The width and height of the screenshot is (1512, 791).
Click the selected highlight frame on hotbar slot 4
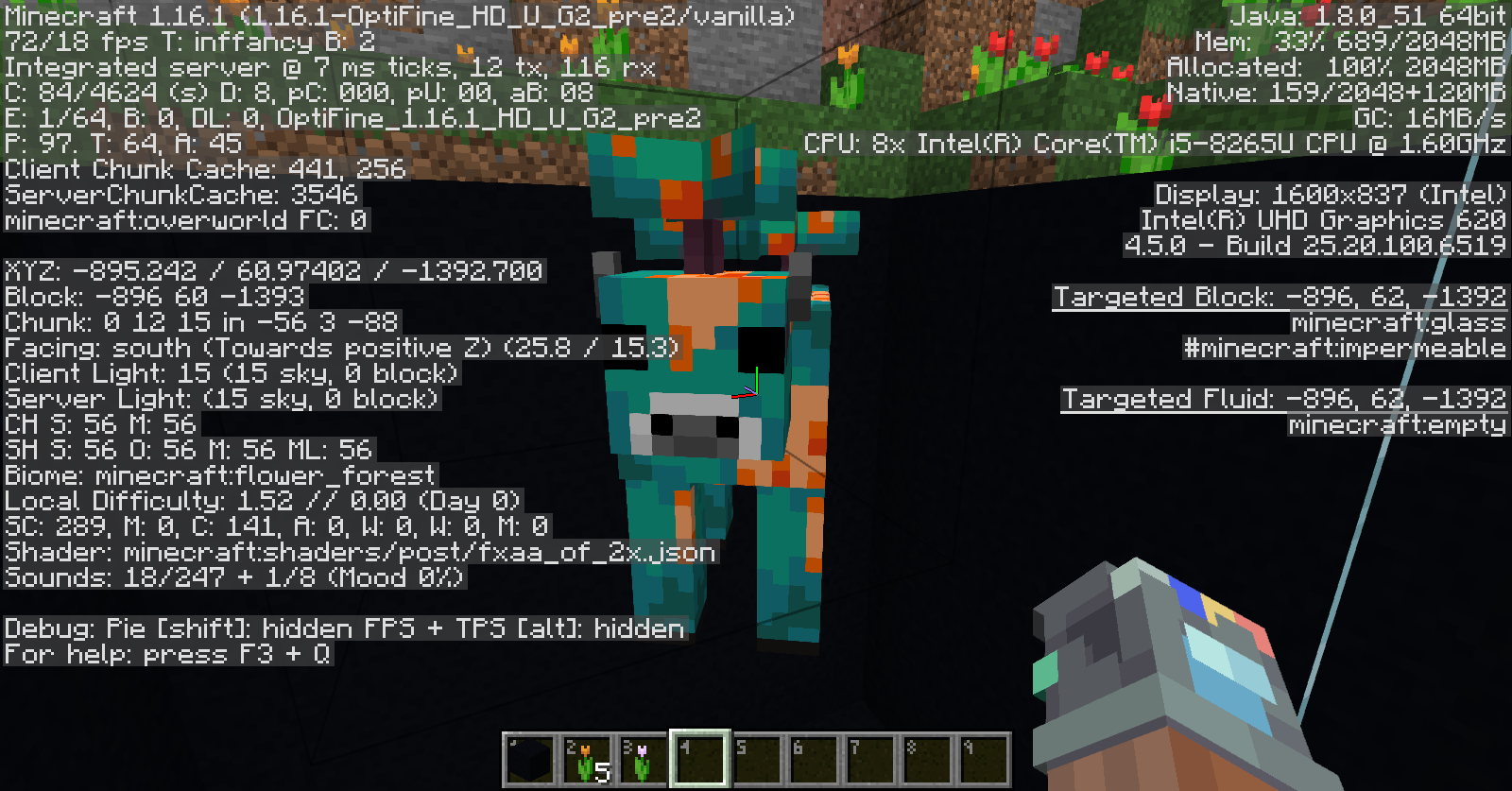pyautogui.click(x=699, y=756)
